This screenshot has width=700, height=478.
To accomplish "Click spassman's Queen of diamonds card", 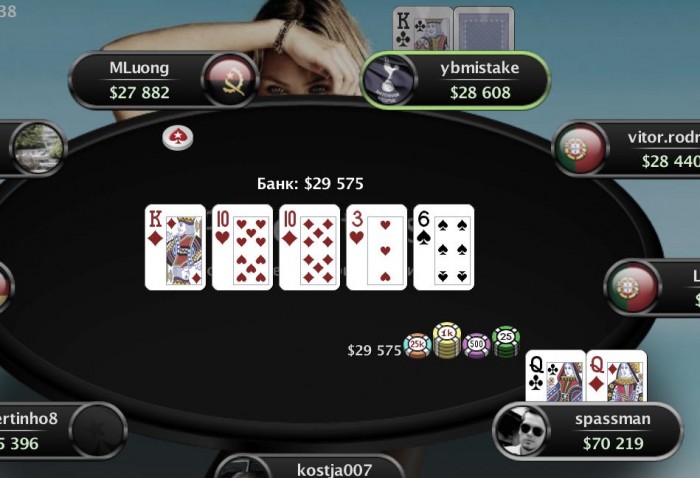I will click(x=616, y=376).
